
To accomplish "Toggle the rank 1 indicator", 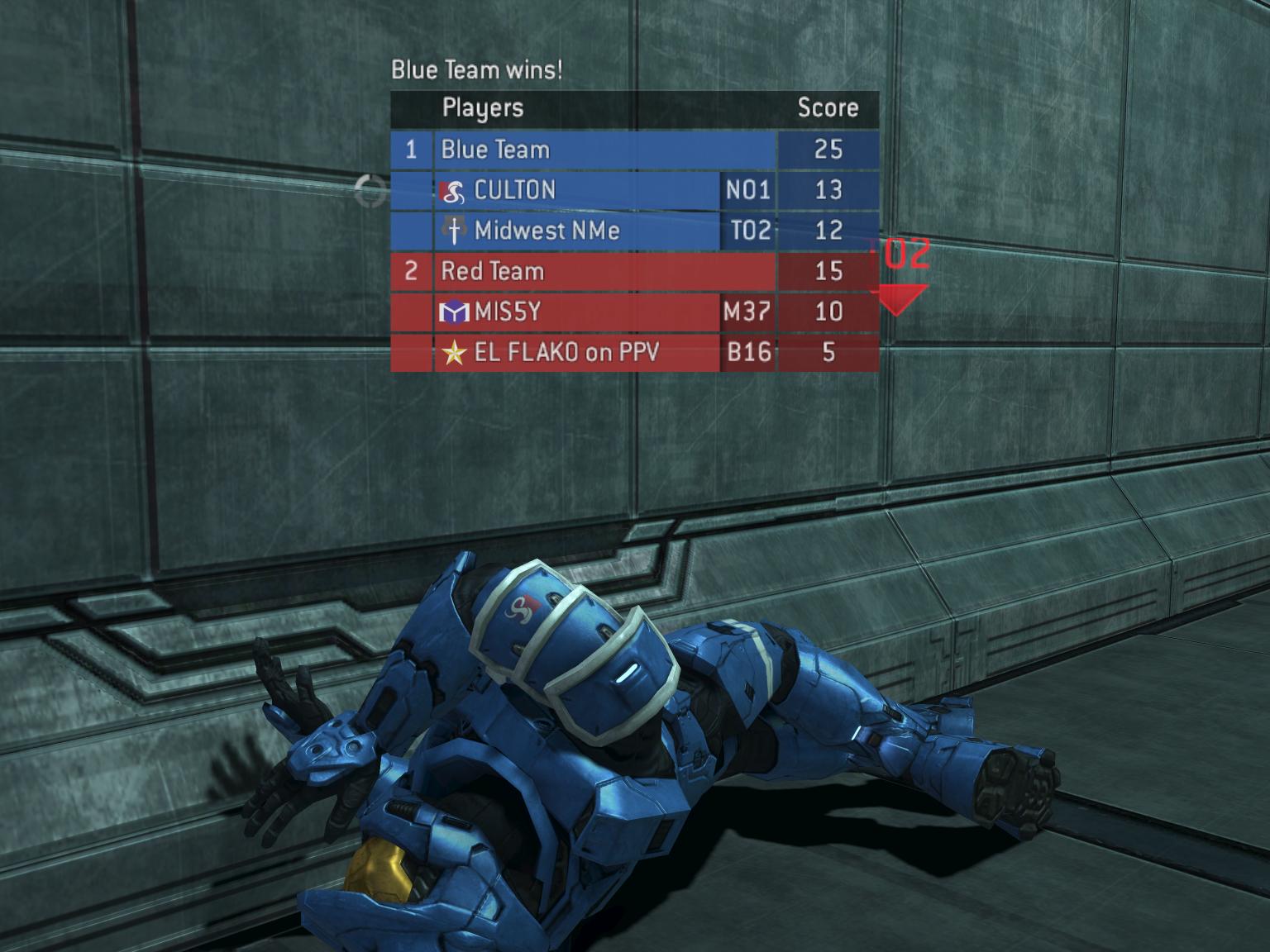I will 411,150.
